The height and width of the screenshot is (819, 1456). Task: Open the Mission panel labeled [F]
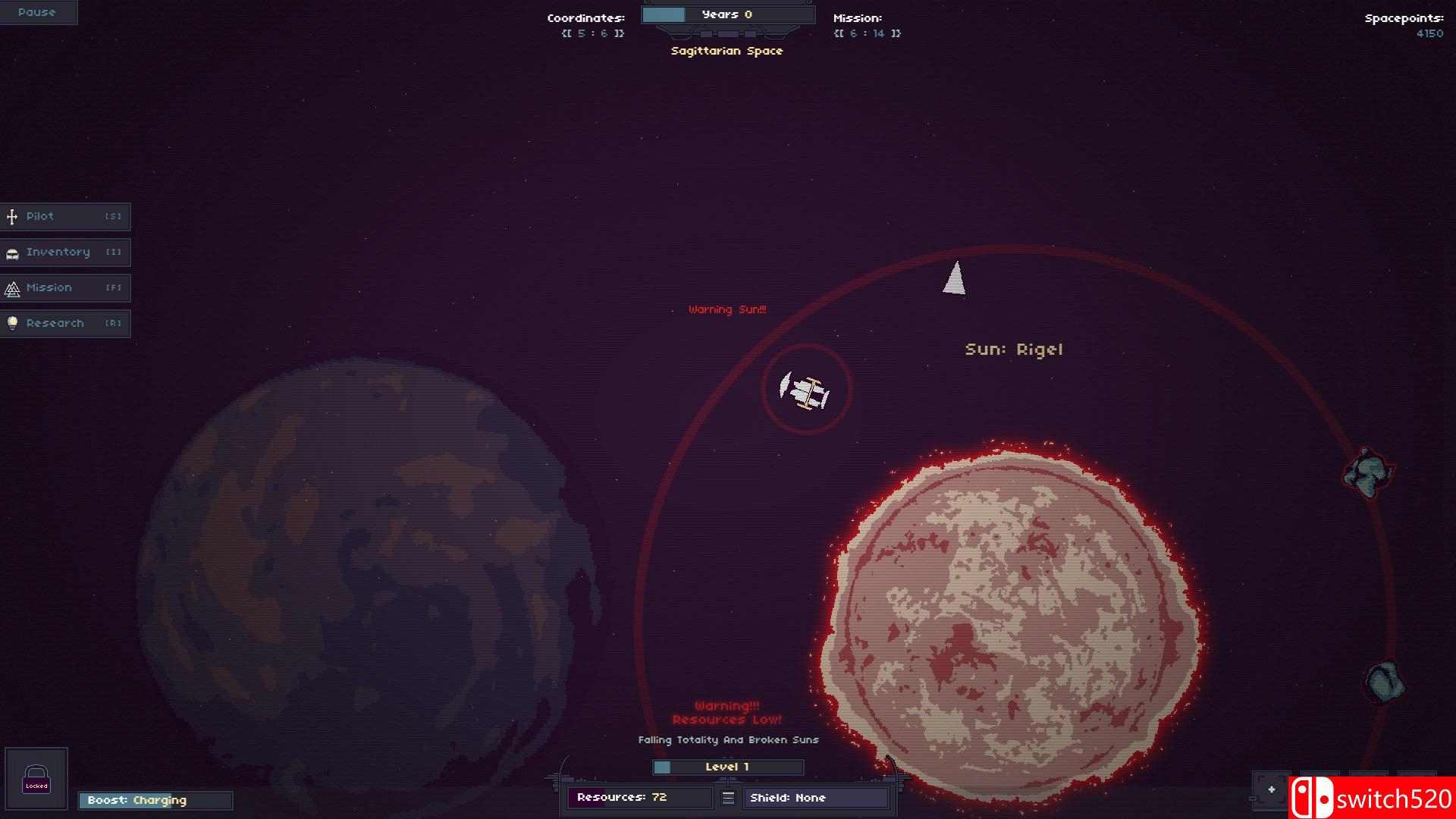[66, 287]
